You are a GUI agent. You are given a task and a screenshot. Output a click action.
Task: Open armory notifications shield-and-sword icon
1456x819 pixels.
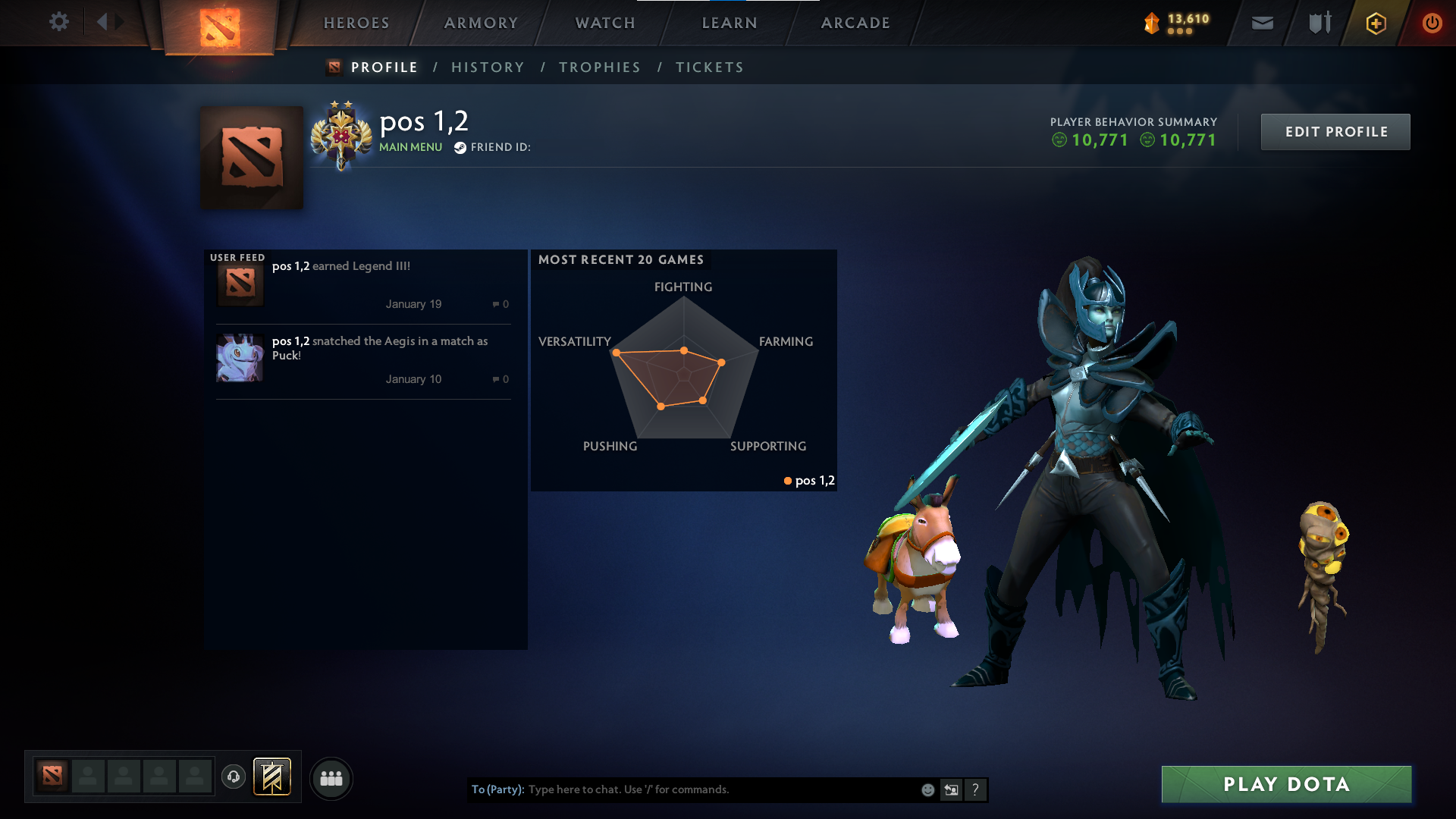(x=1318, y=23)
